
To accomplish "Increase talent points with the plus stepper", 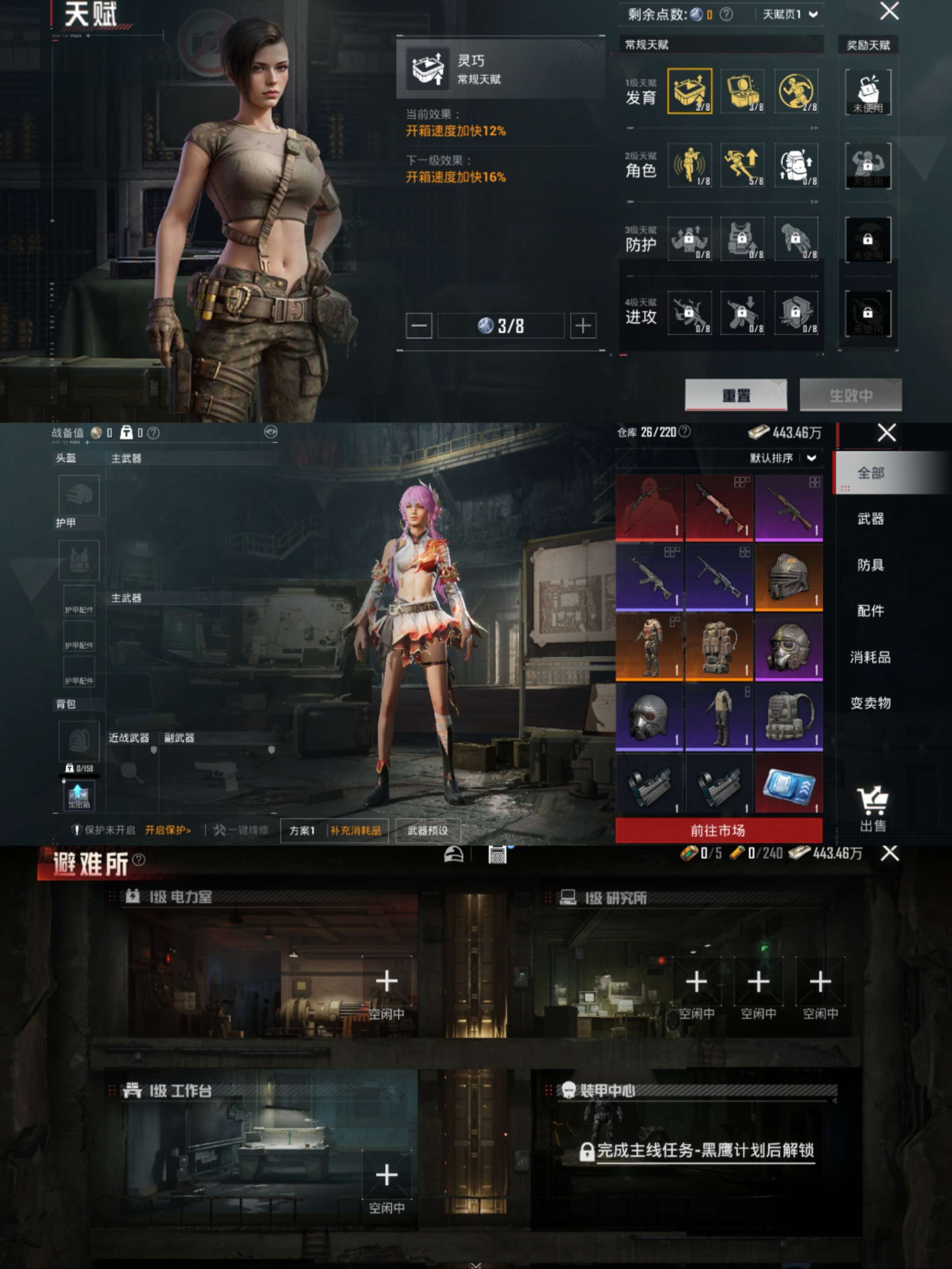I will (583, 325).
